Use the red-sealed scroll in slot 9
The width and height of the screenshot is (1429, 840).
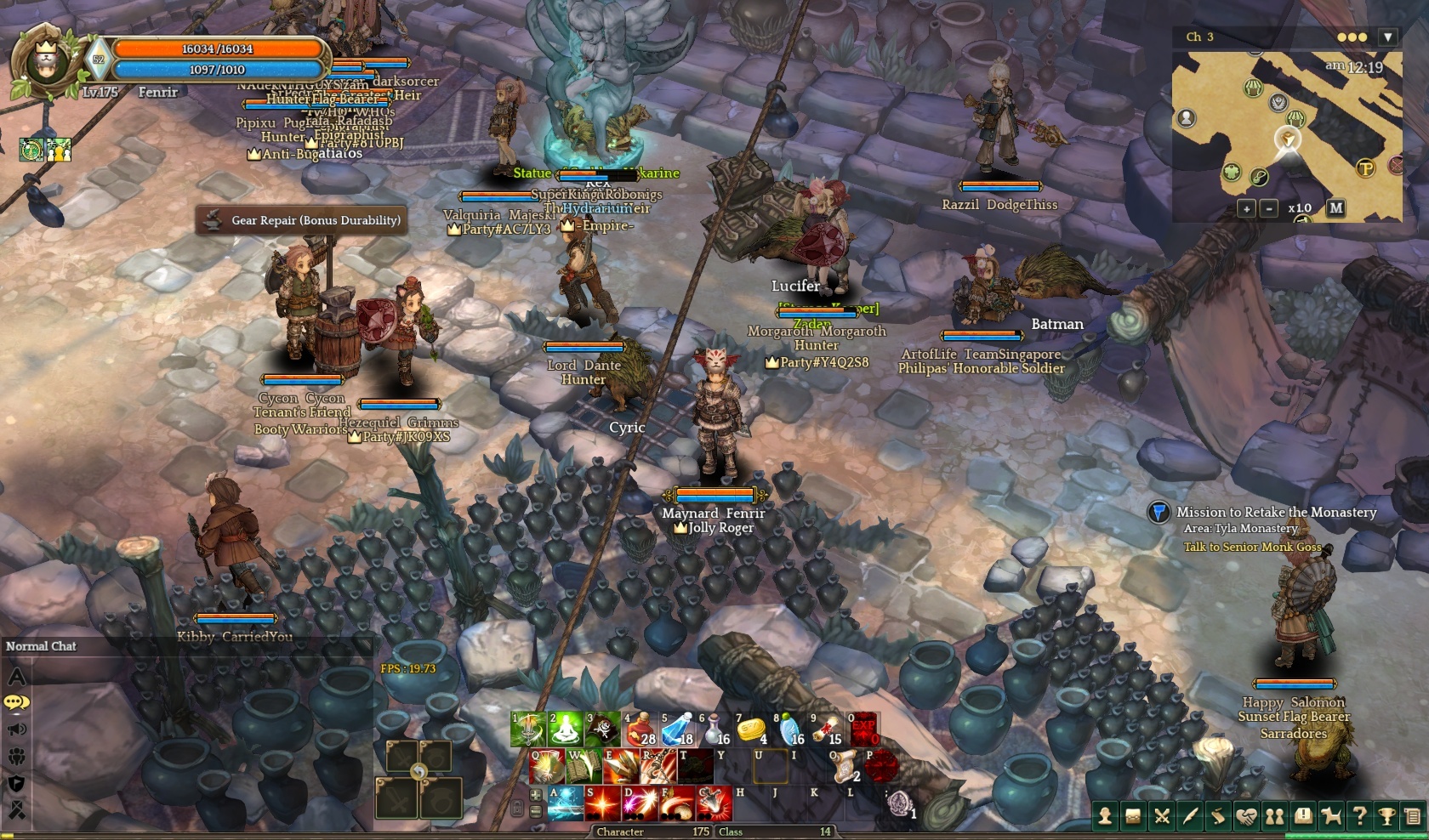(827, 730)
